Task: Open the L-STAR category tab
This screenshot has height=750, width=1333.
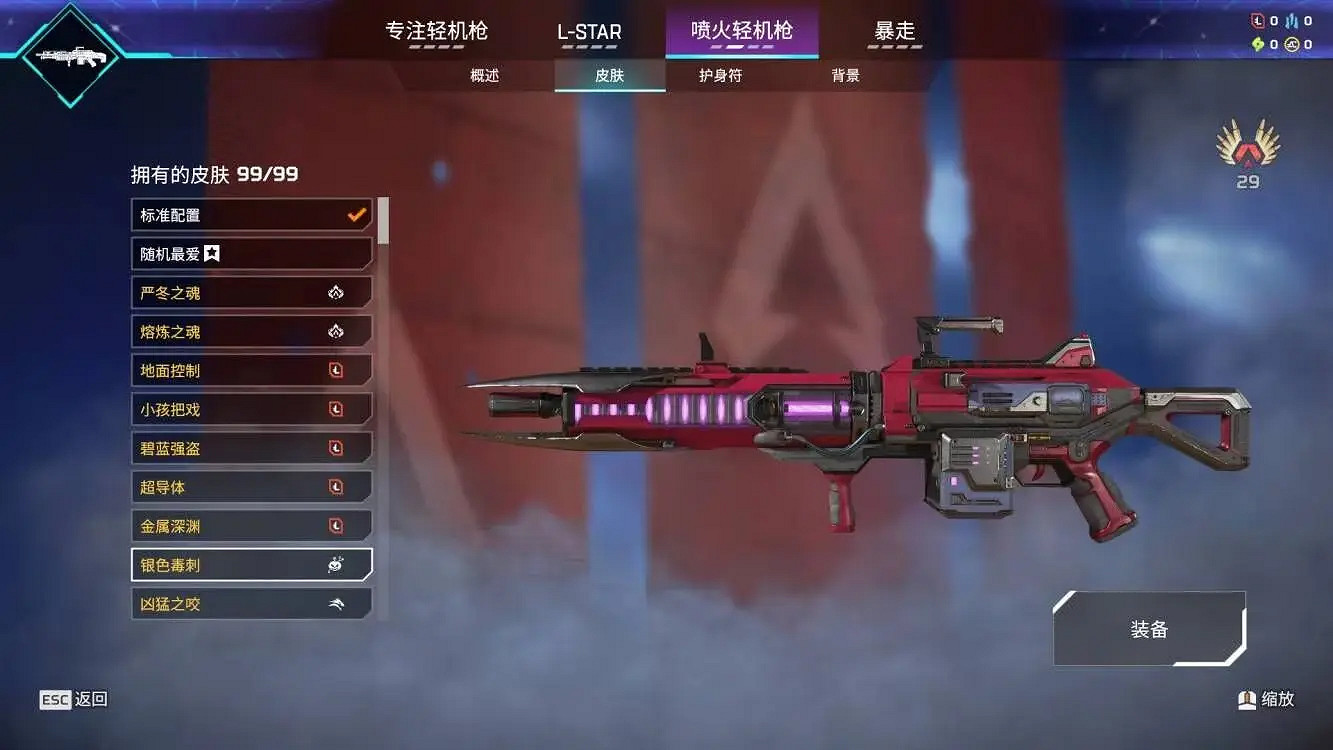Action: [589, 31]
